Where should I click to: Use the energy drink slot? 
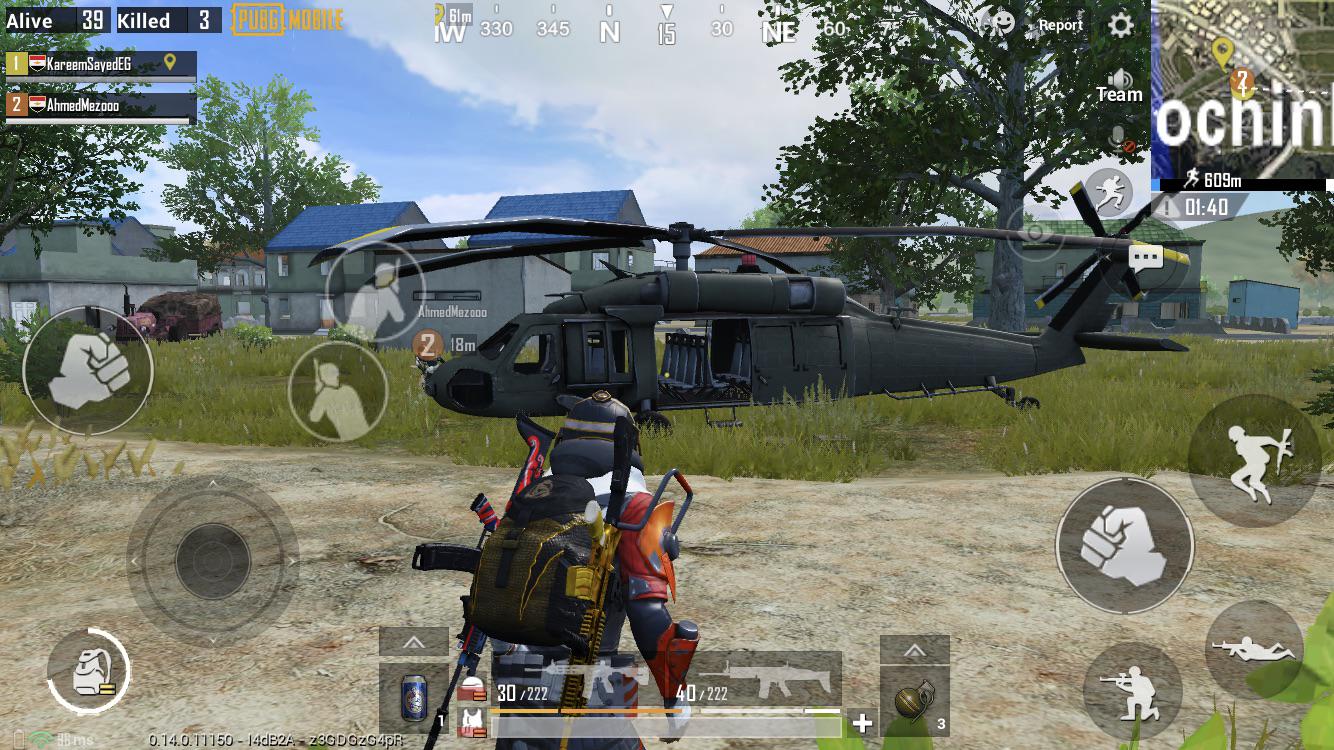pos(413,697)
